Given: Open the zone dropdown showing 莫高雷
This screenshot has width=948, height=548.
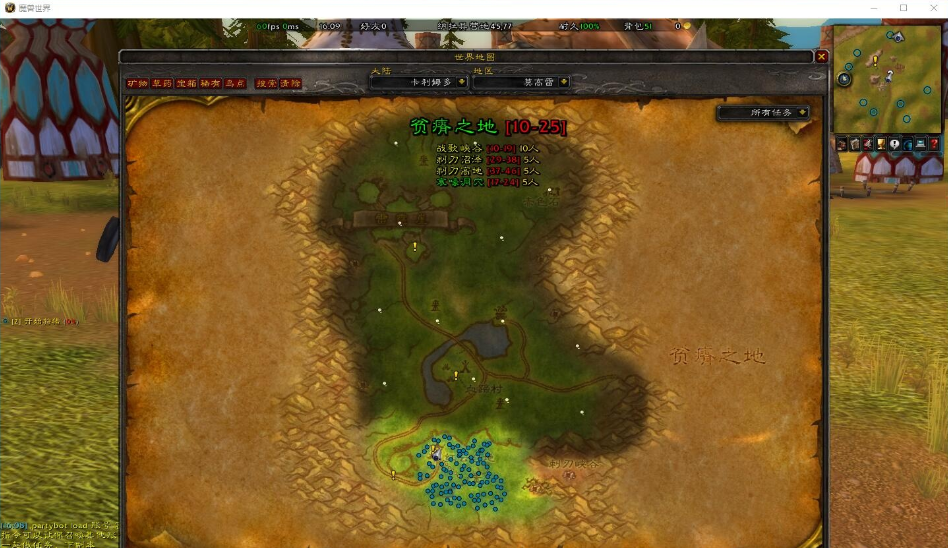Looking at the screenshot, I should click(520, 82).
